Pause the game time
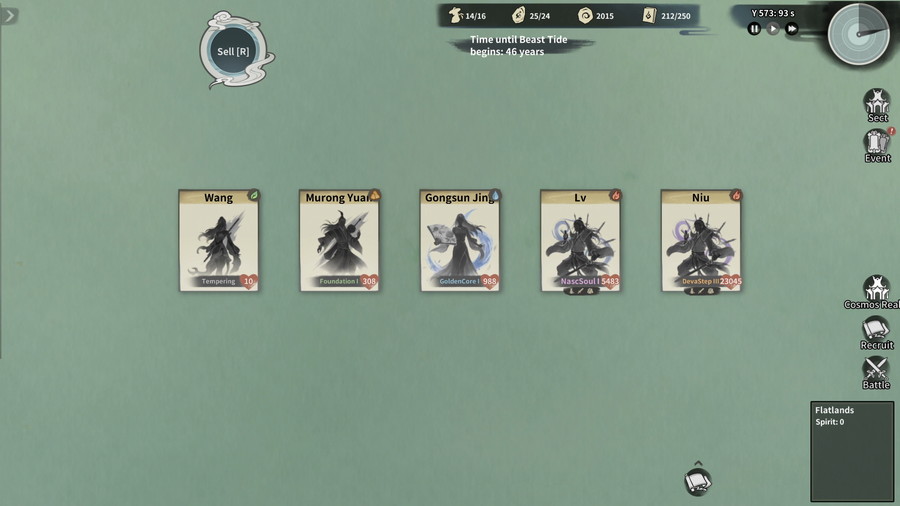The image size is (900, 506). coord(755,29)
